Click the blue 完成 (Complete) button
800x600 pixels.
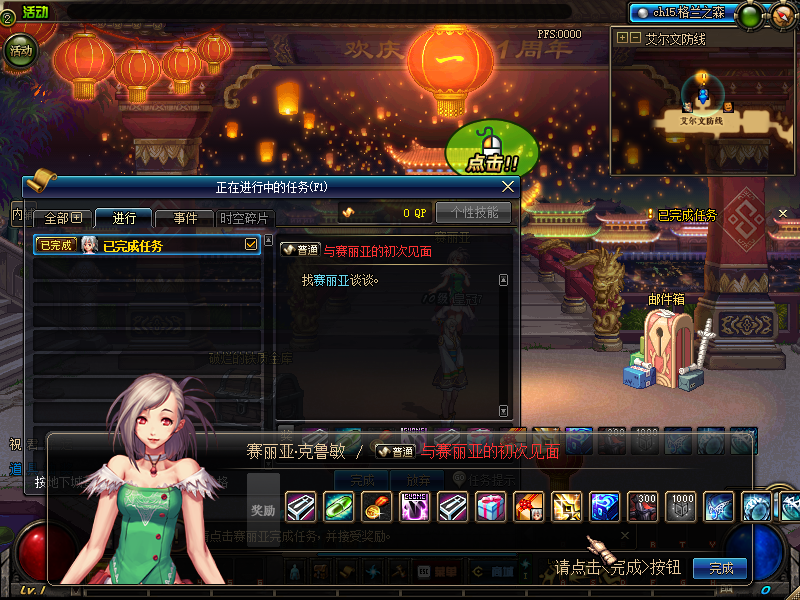pyautogui.click(x=720, y=568)
